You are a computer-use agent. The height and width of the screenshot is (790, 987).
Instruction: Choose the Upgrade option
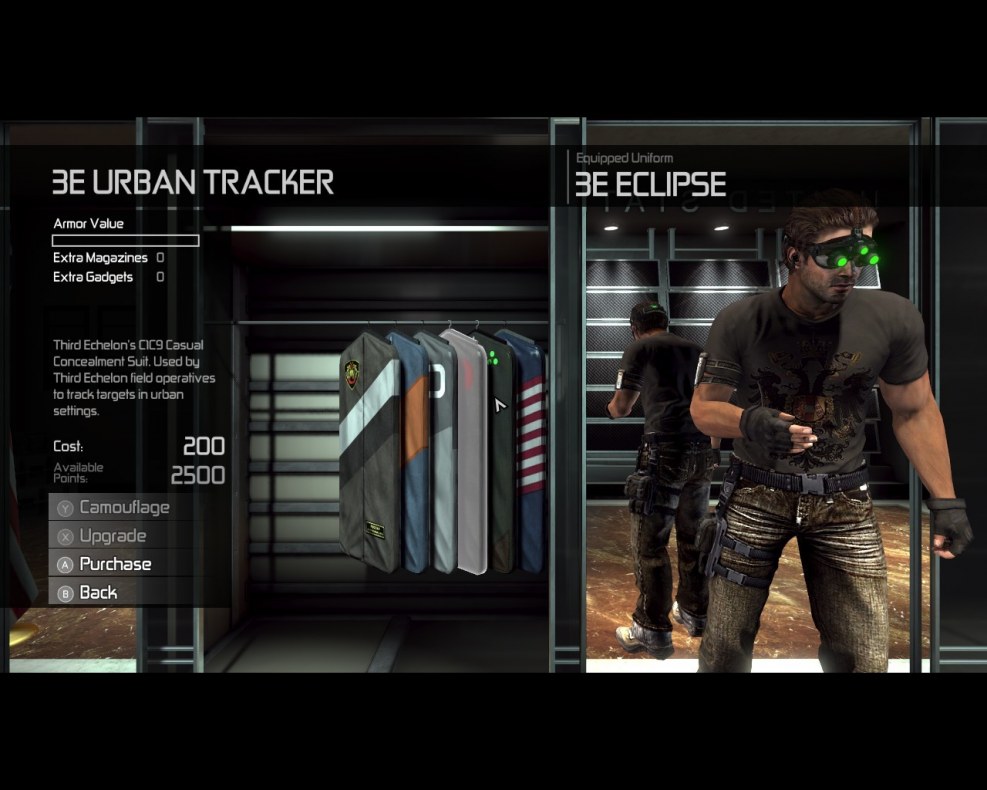[112, 536]
